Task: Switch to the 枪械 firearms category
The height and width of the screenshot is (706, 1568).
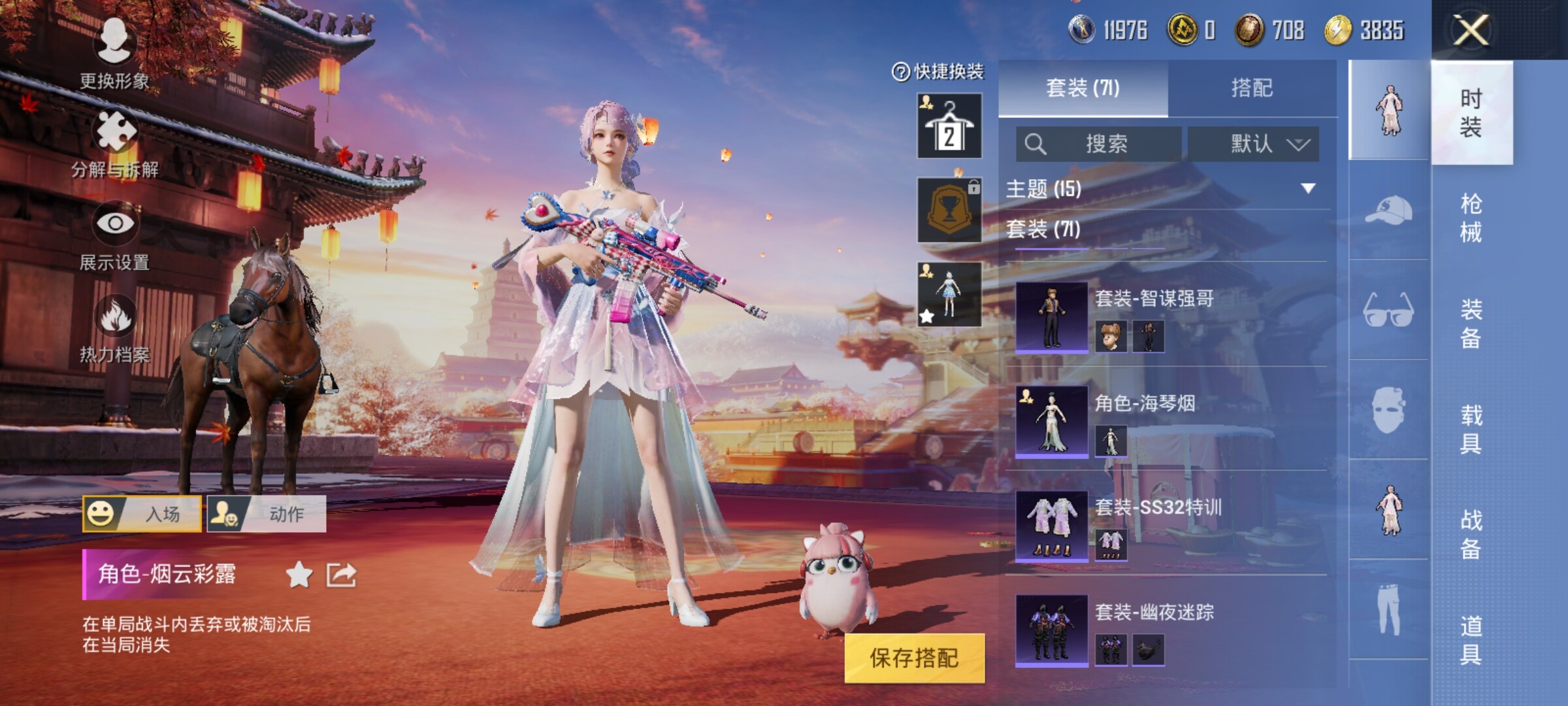Action: click(x=1471, y=218)
